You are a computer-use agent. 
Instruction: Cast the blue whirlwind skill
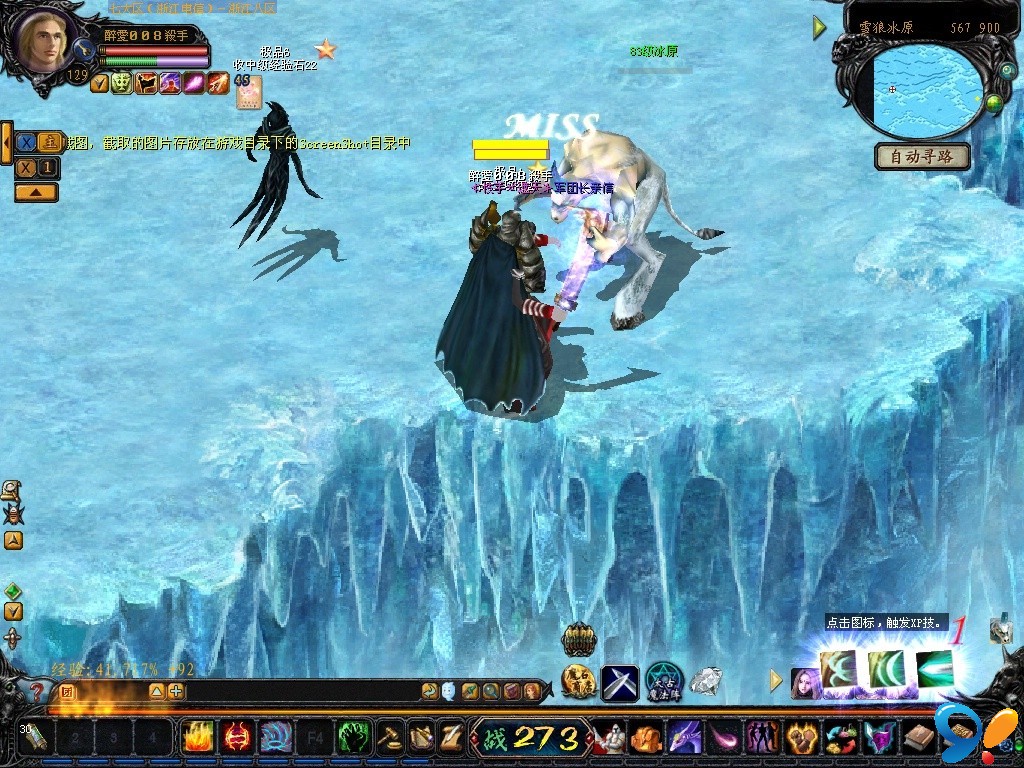pyautogui.click(x=276, y=738)
